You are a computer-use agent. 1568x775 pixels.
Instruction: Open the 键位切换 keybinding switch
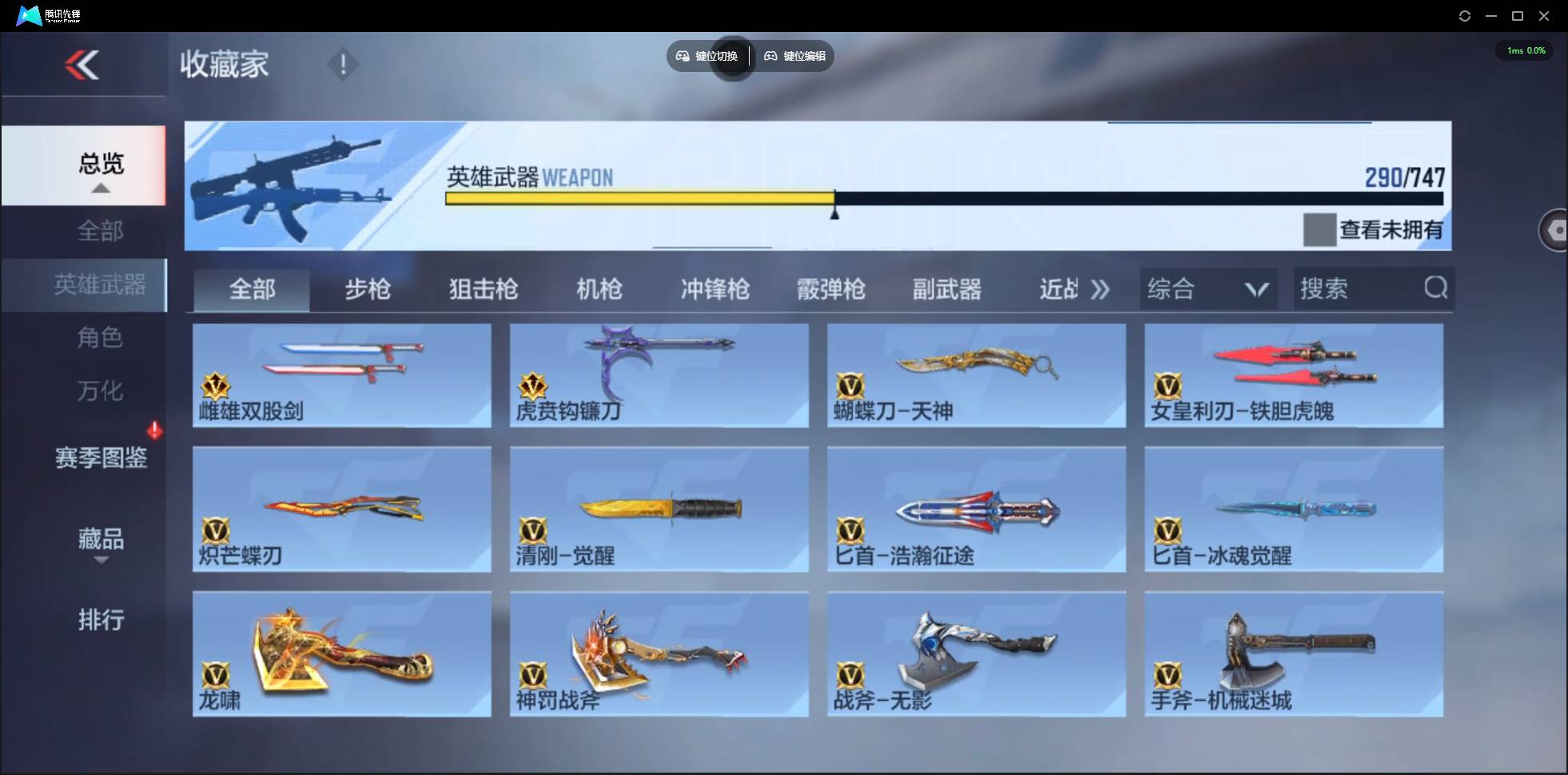707,56
